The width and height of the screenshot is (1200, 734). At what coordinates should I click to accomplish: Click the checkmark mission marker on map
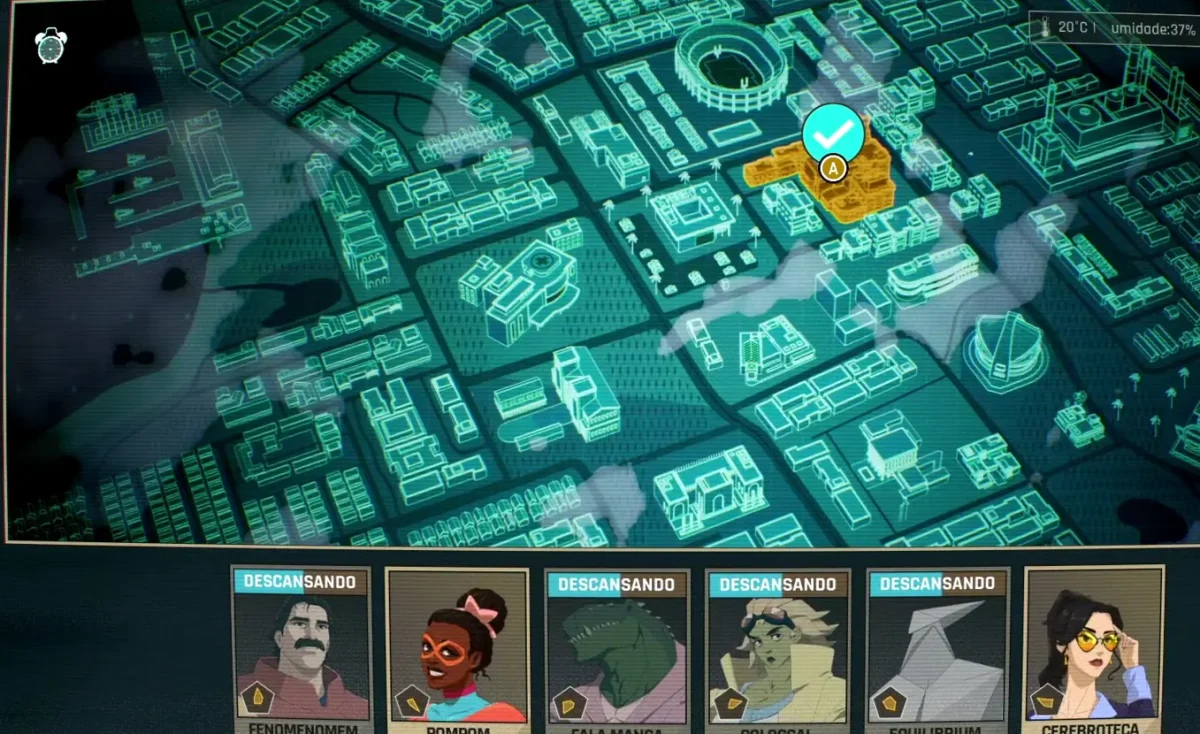(832, 132)
